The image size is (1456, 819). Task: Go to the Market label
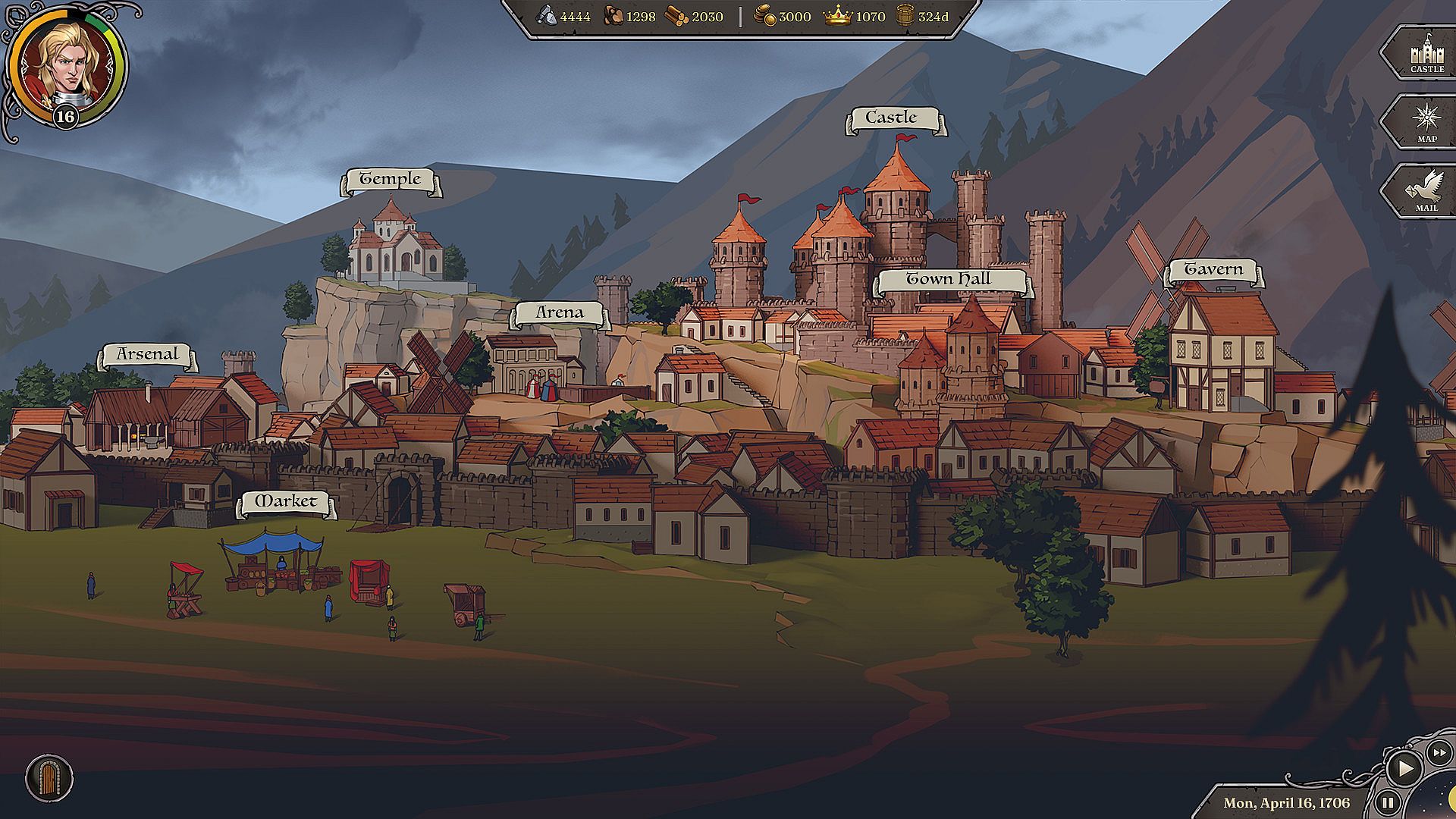tap(286, 502)
